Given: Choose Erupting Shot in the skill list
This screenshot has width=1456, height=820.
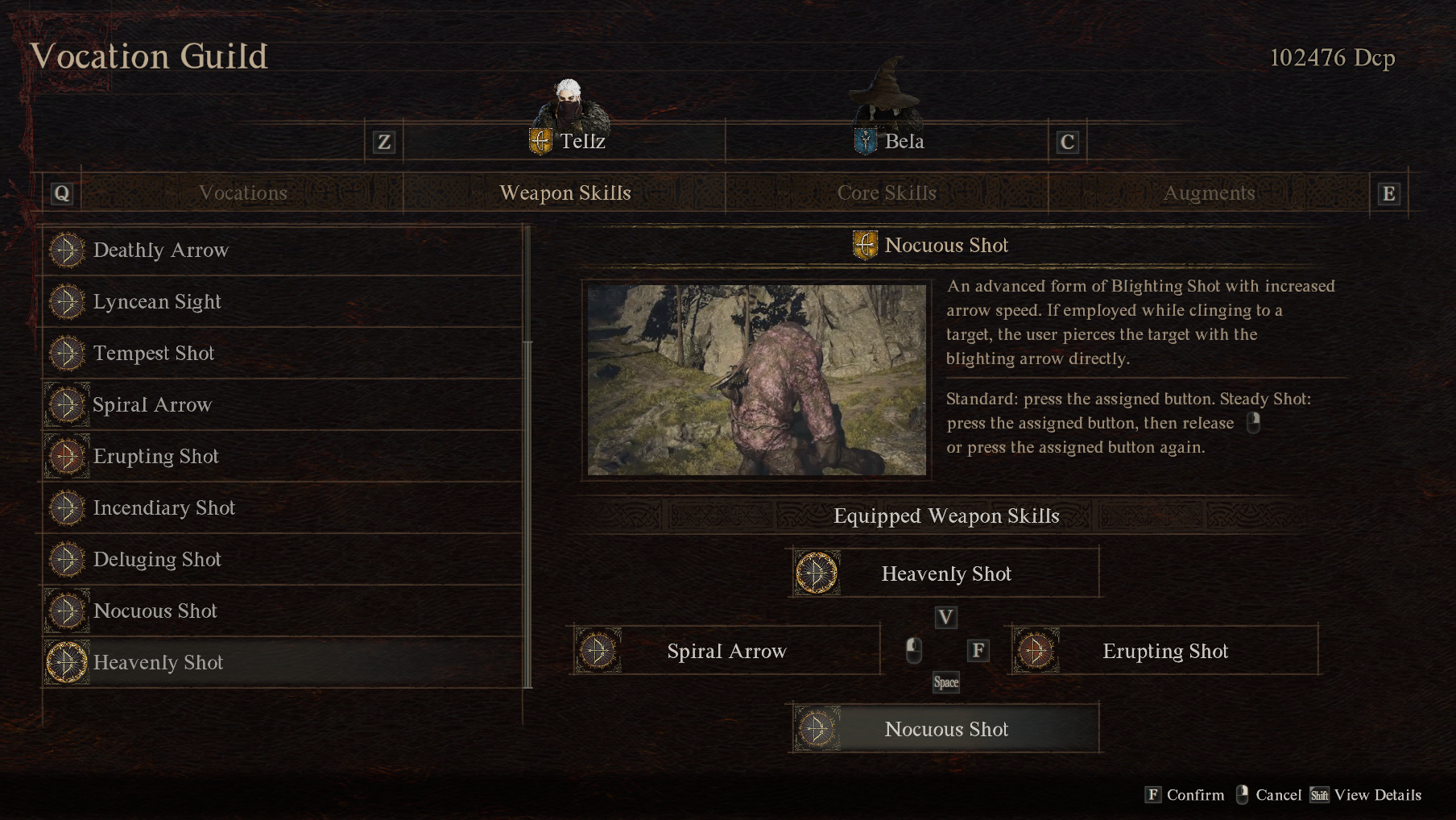Looking at the screenshot, I should pos(282,457).
